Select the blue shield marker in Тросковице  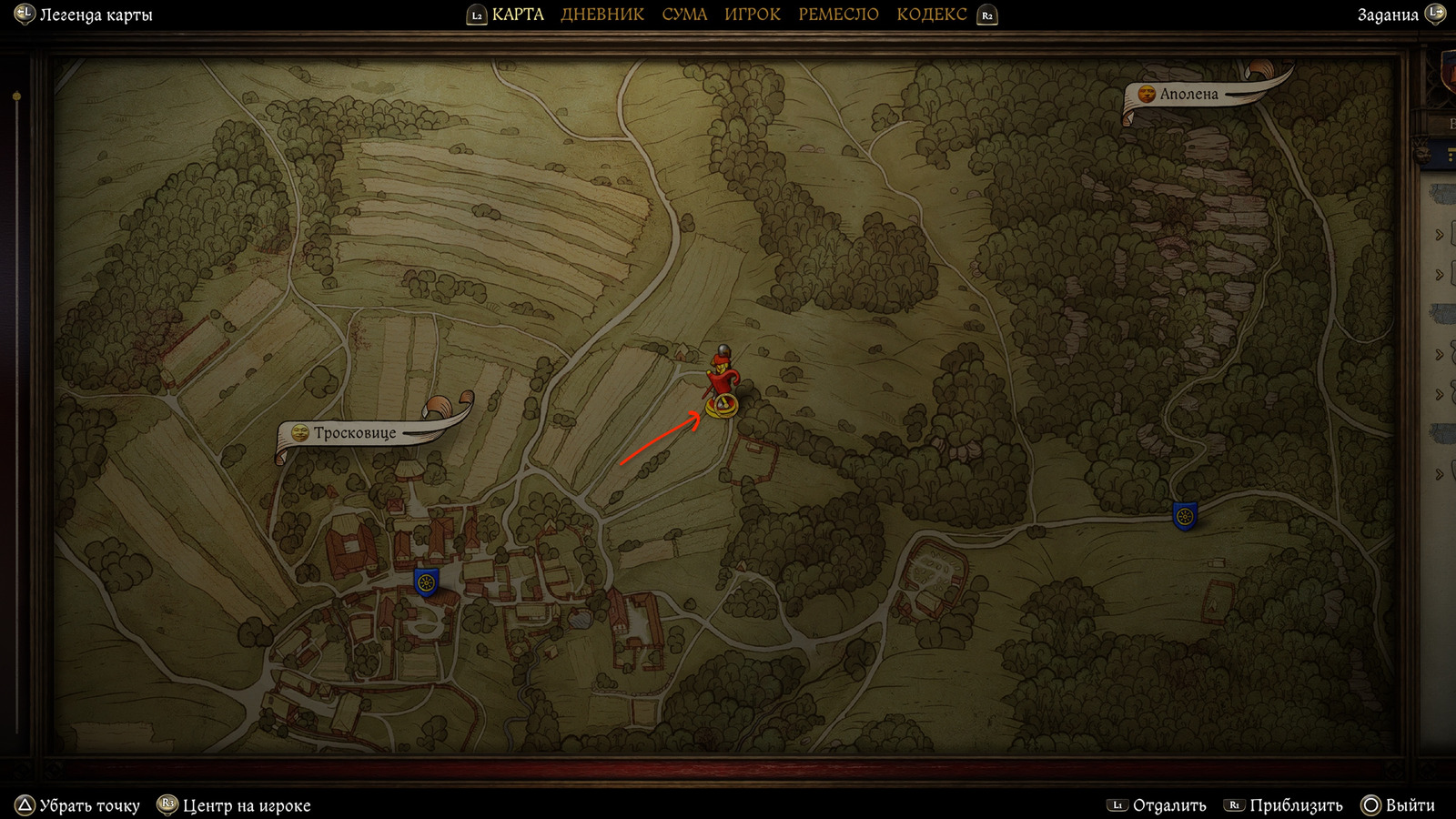pyautogui.click(x=426, y=581)
